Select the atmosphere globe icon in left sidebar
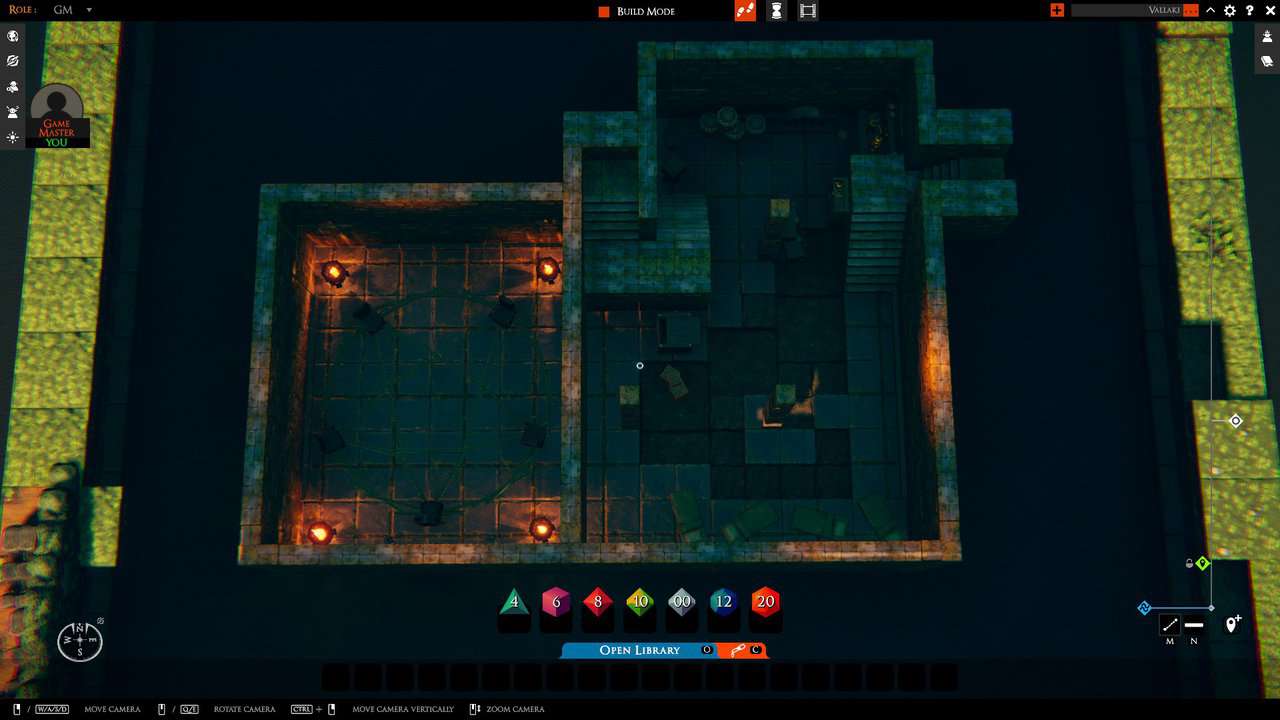 (12, 36)
